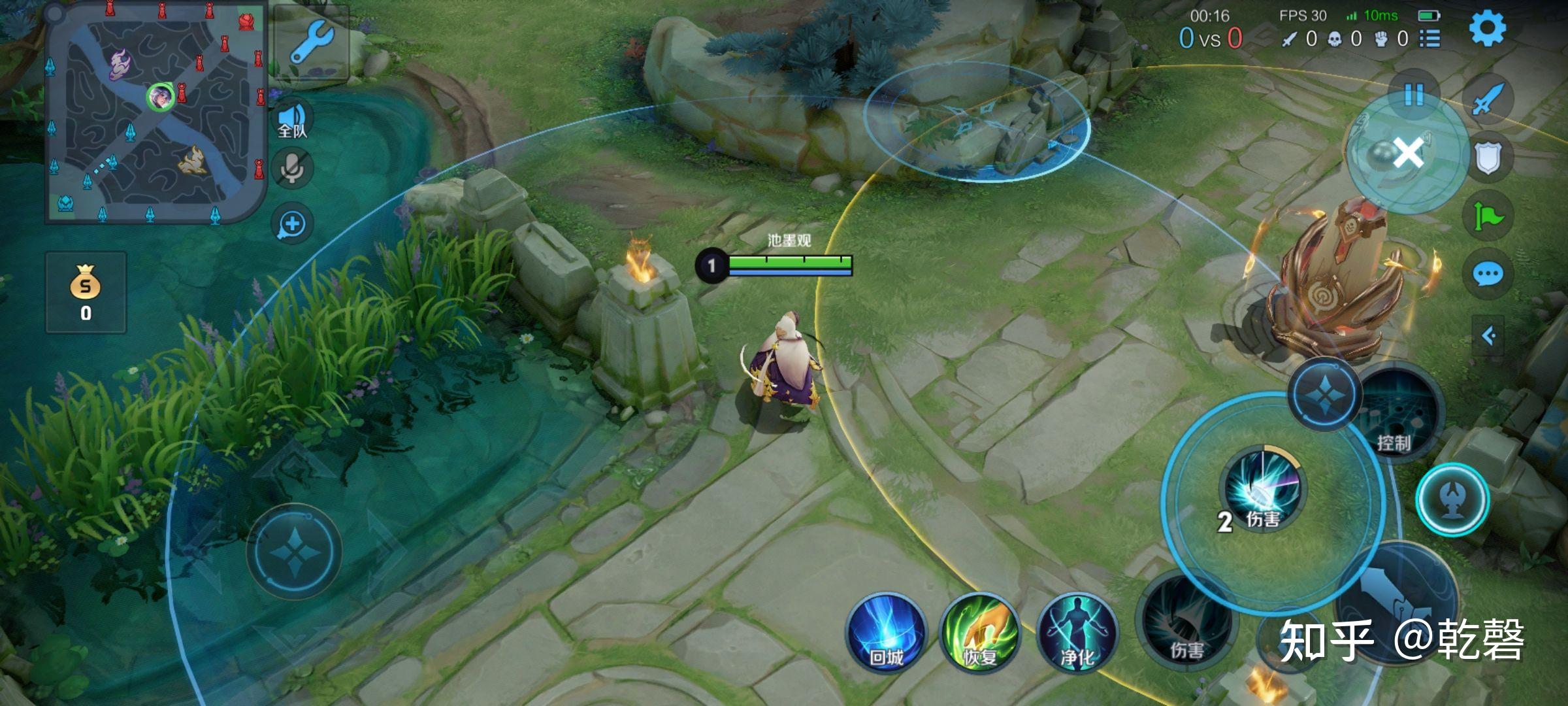Viewport: 1568px width, 706px height.
Task: Use the 恢复 heal ability
Action: point(979,632)
